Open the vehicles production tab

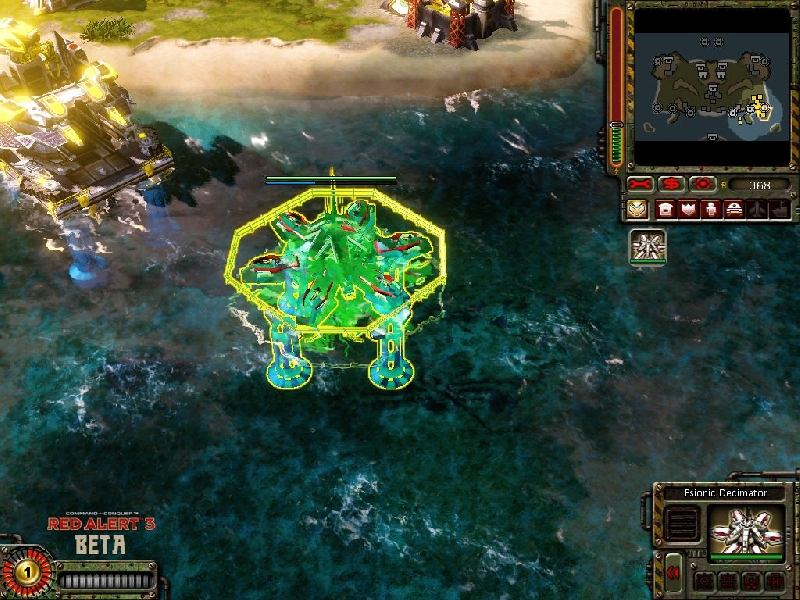click(x=734, y=210)
